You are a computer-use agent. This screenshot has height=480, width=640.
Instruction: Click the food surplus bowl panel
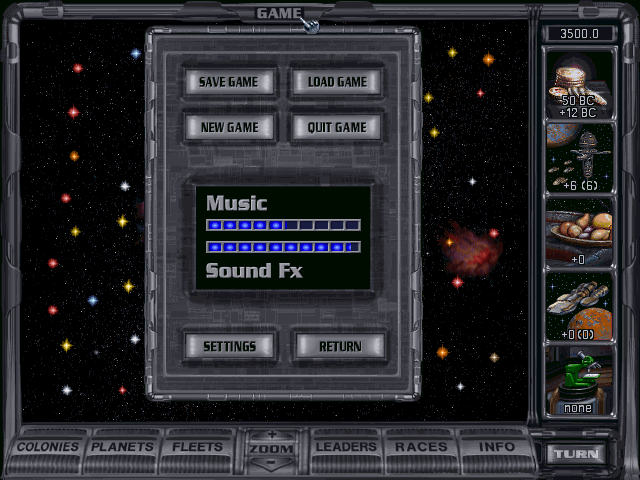pyautogui.click(x=579, y=232)
